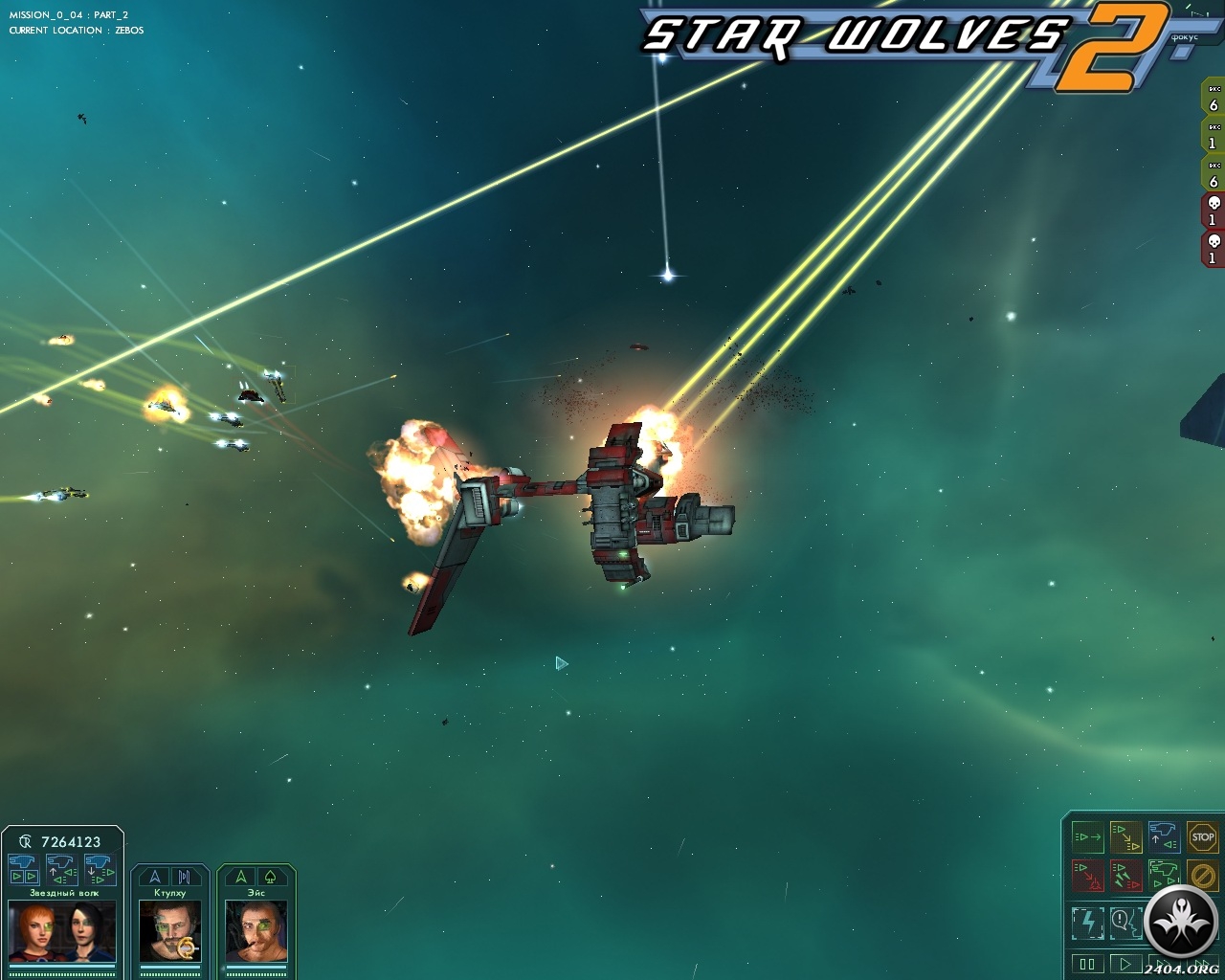
Task: Activate the mothership up-arrow fighter command
Action: (x=62, y=869)
